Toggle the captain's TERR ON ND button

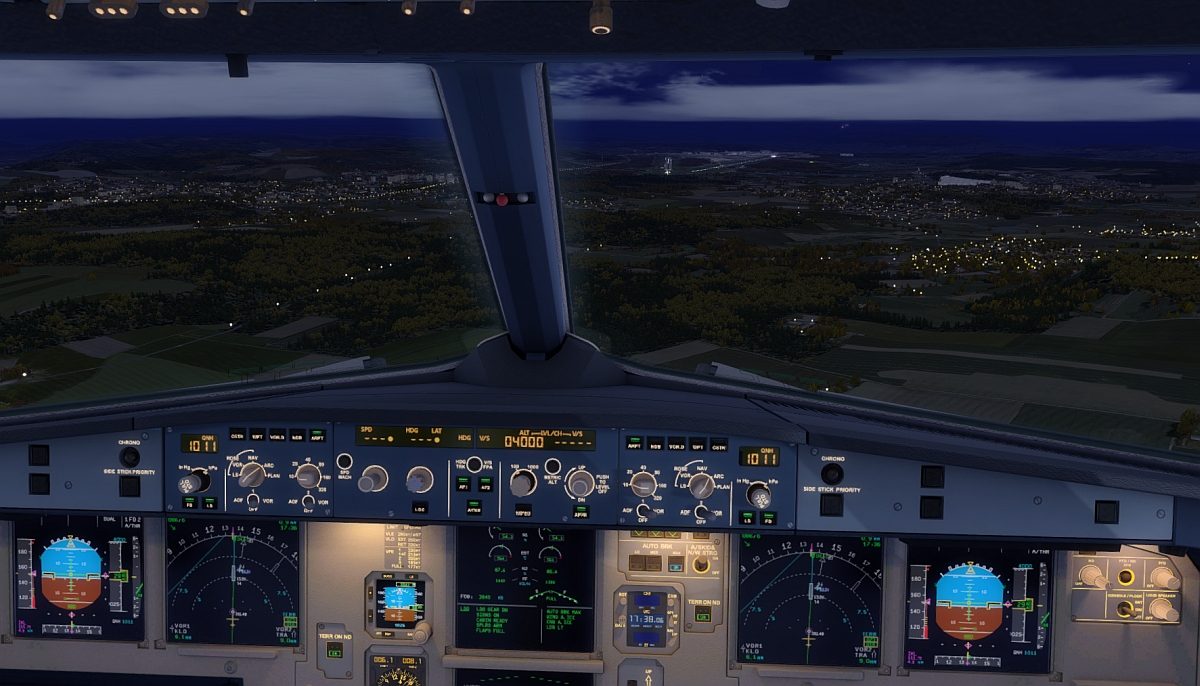coord(334,651)
